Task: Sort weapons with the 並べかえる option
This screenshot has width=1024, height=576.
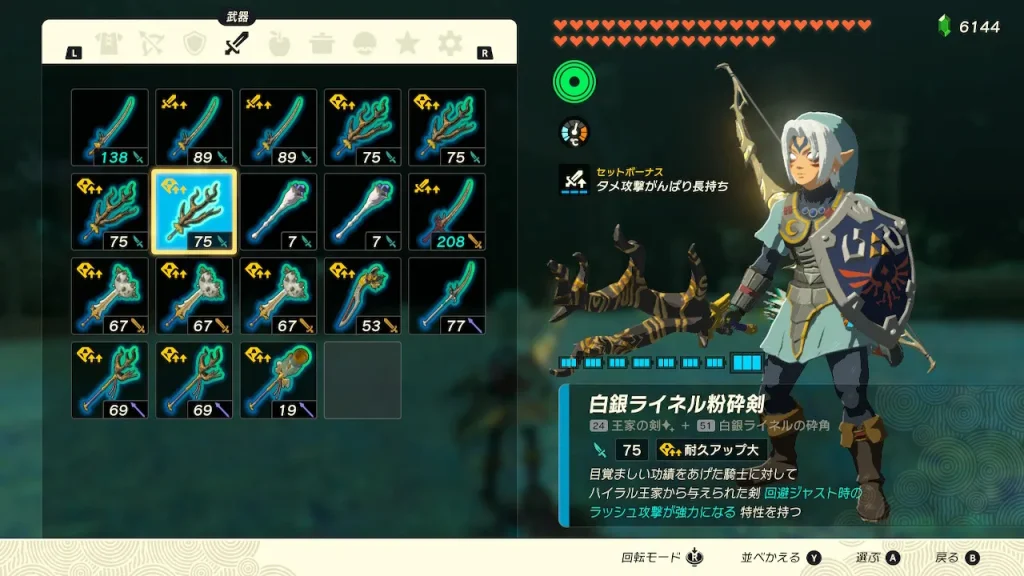Action: point(781,557)
